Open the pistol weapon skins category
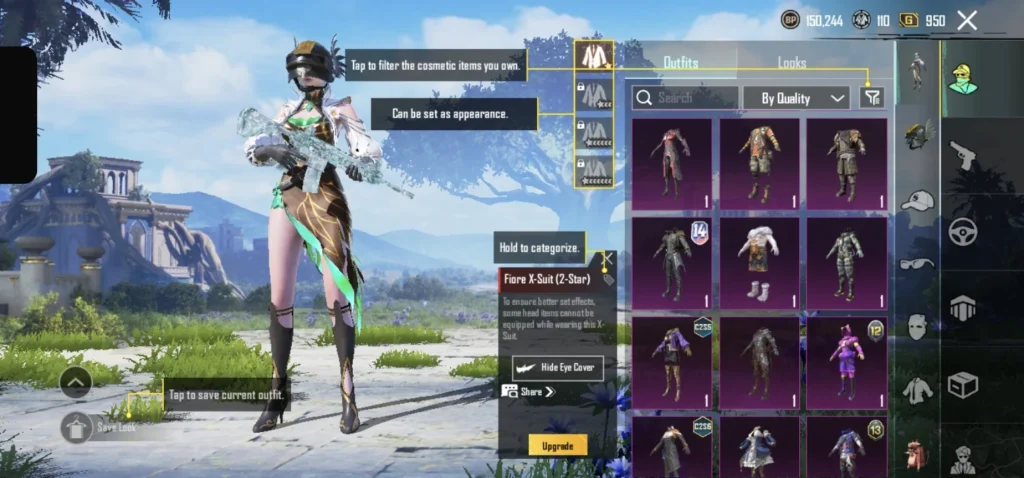The width and height of the screenshot is (1024, 478). (962, 155)
